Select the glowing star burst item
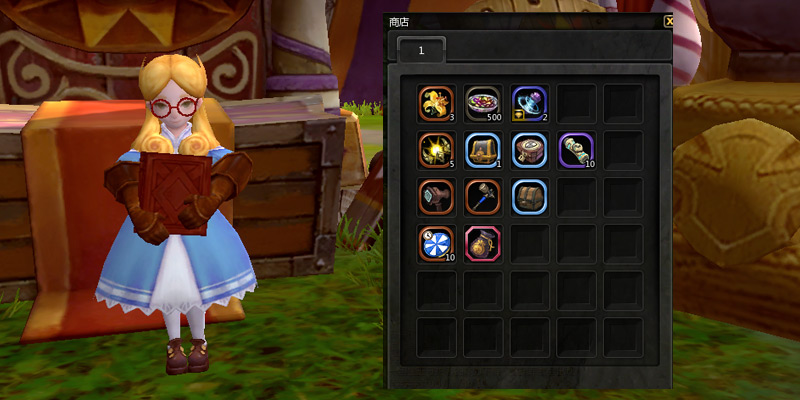The image size is (800, 400). [x=437, y=150]
